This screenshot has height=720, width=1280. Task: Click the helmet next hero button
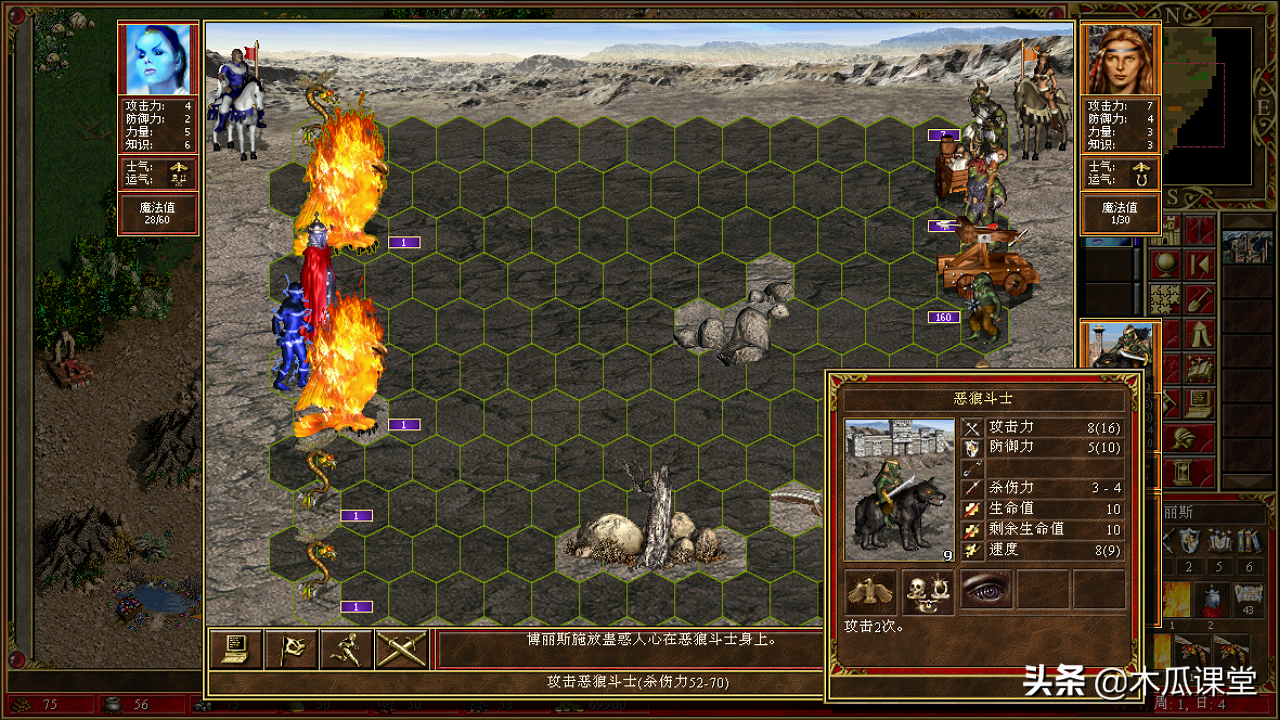[x=1182, y=437]
